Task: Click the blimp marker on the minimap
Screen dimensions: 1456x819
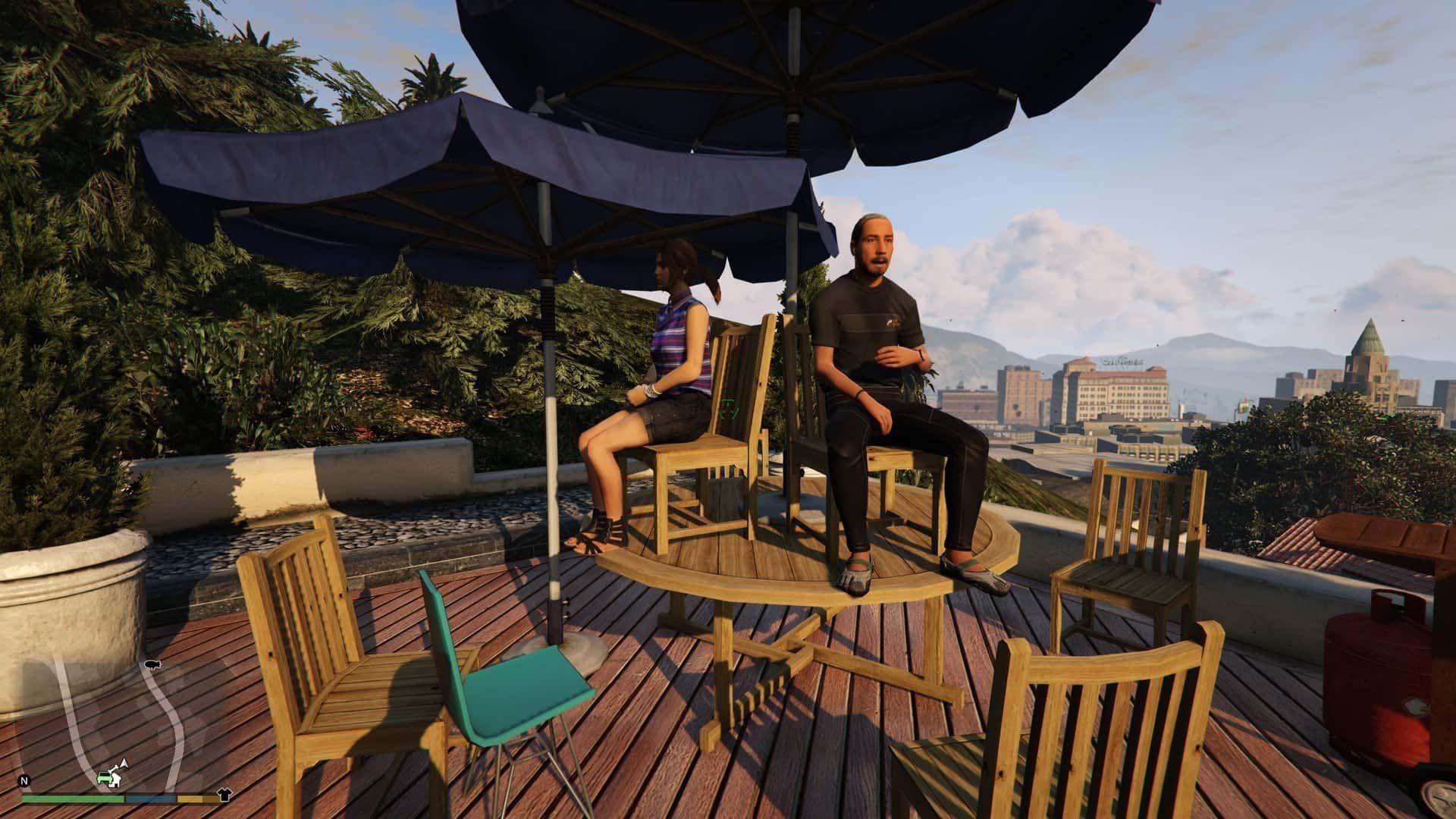Action: [x=153, y=665]
